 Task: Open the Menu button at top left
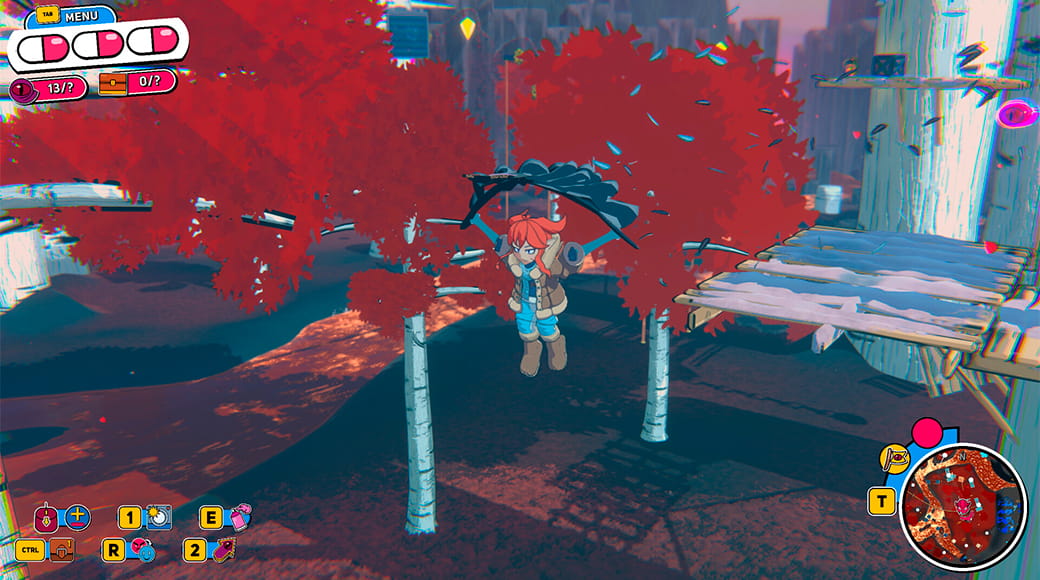[x=81, y=16]
